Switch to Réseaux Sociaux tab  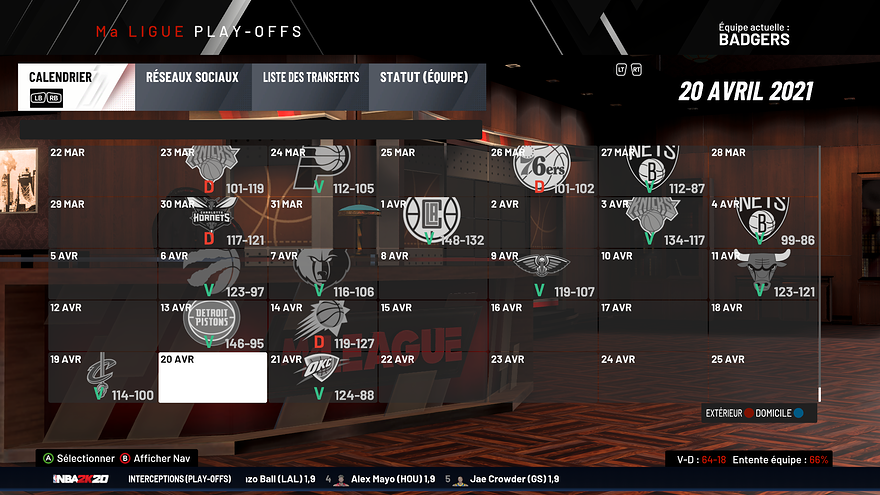[192, 87]
